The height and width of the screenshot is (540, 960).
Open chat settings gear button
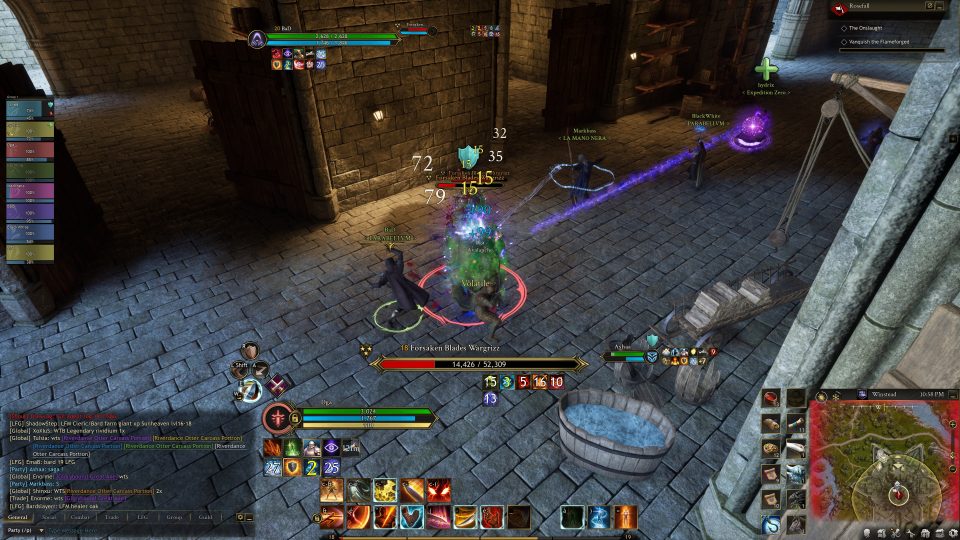(239, 517)
